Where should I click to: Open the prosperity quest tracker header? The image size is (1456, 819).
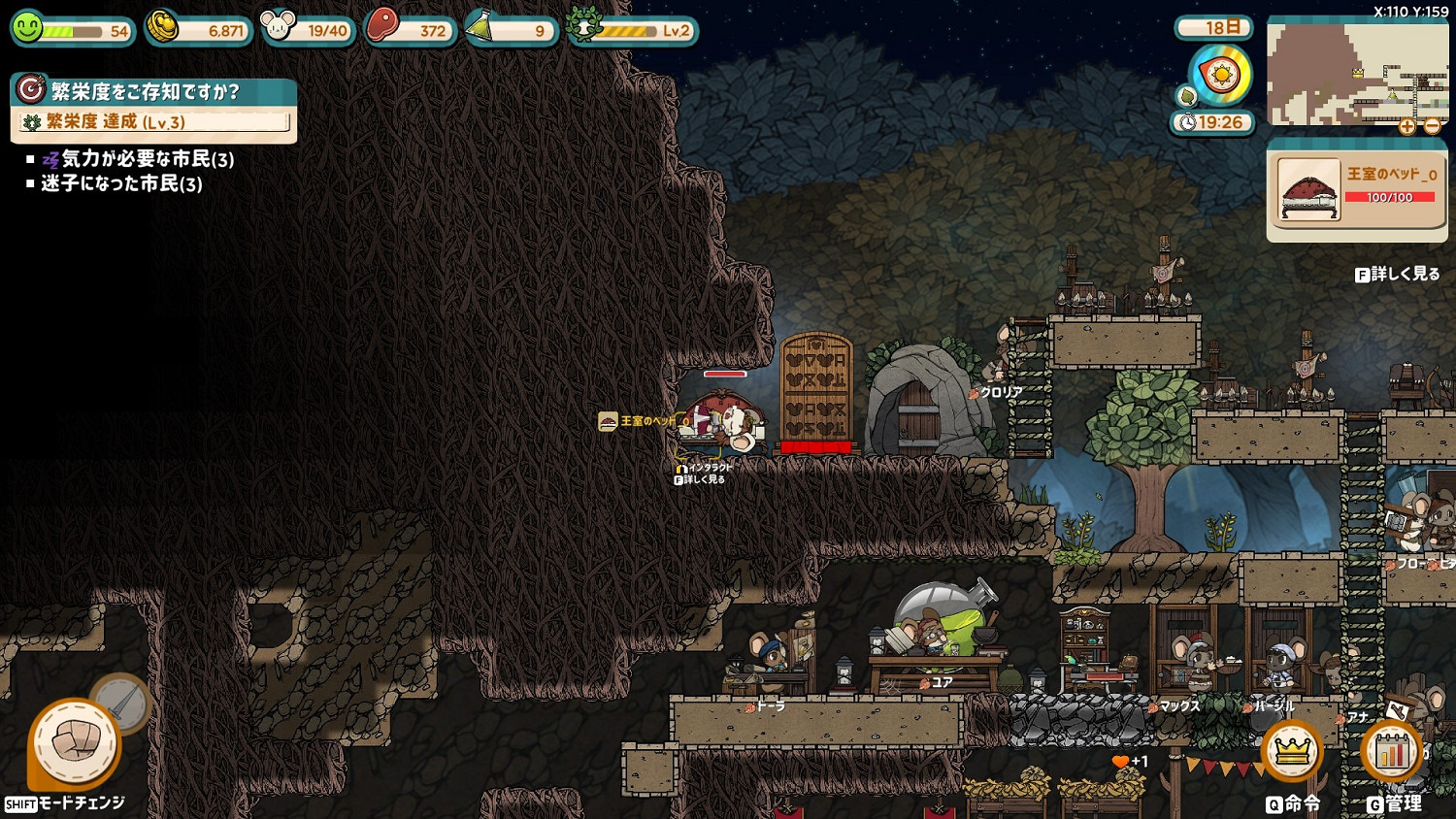pyautogui.click(x=153, y=91)
